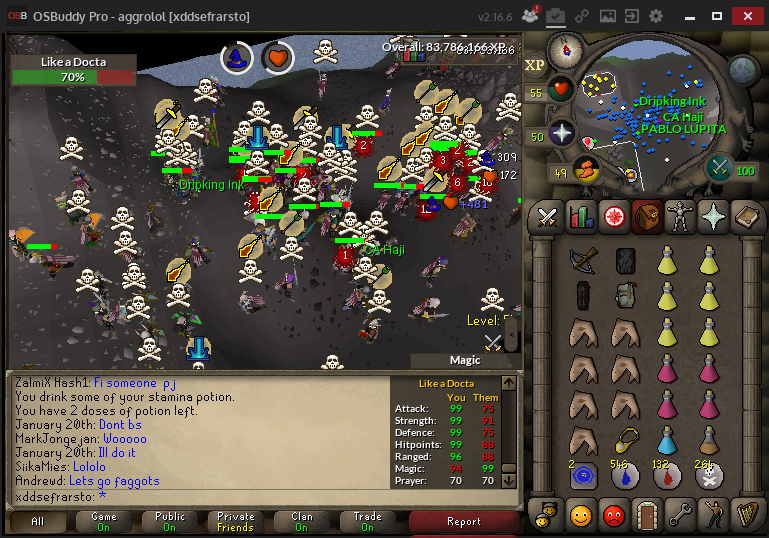Viewport: 769px width, 538px height.
Task: Select the death rune stack
Action: [710, 477]
